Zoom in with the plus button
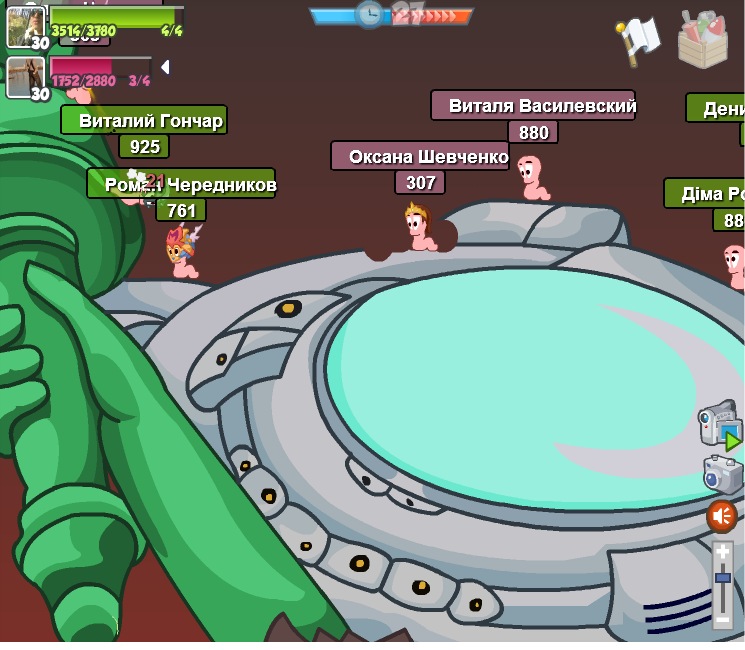Viewport: 745px width, 650px height. pyautogui.click(x=722, y=552)
